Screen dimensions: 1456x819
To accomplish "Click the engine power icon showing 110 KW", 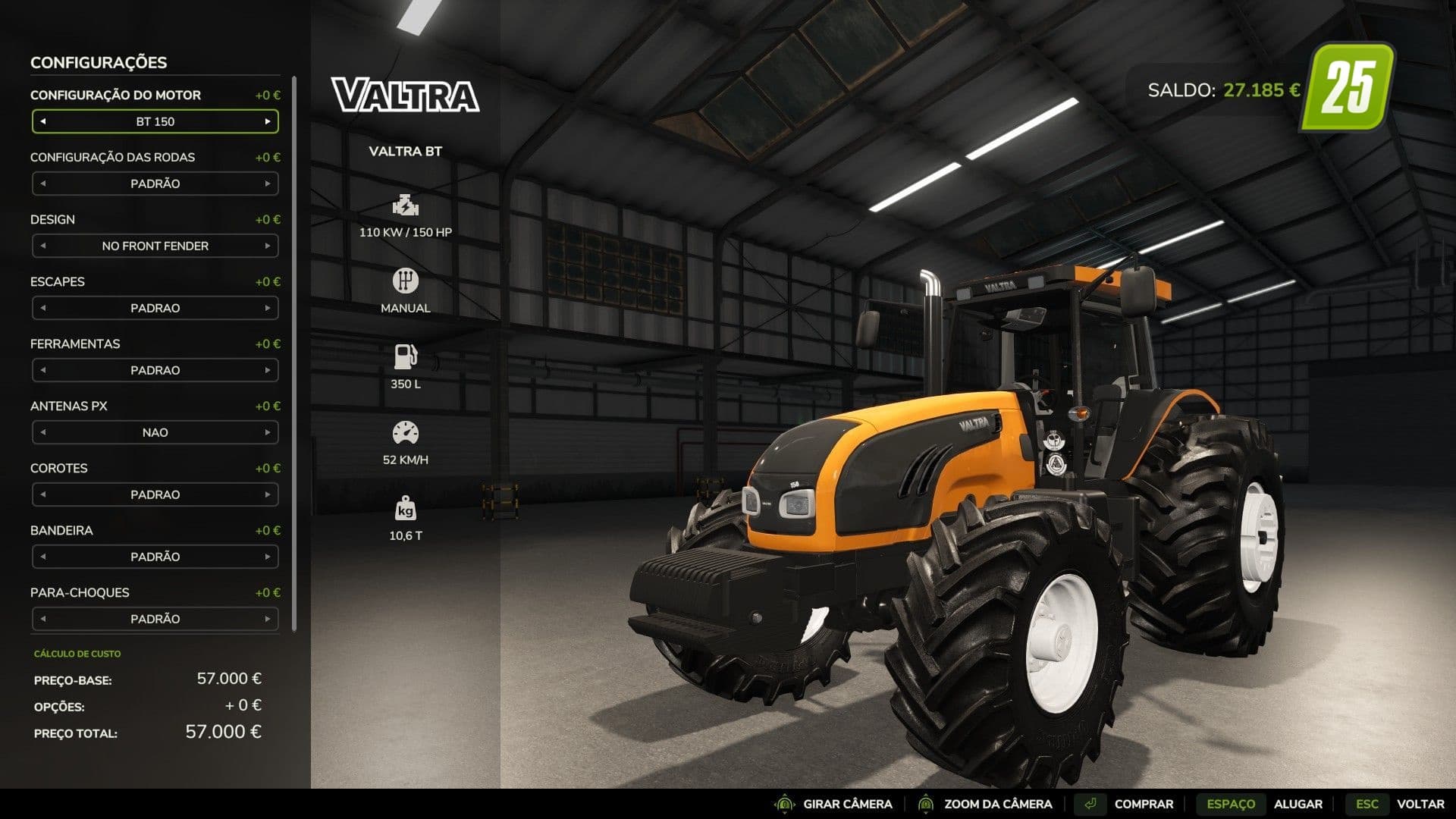I will tap(406, 206).
